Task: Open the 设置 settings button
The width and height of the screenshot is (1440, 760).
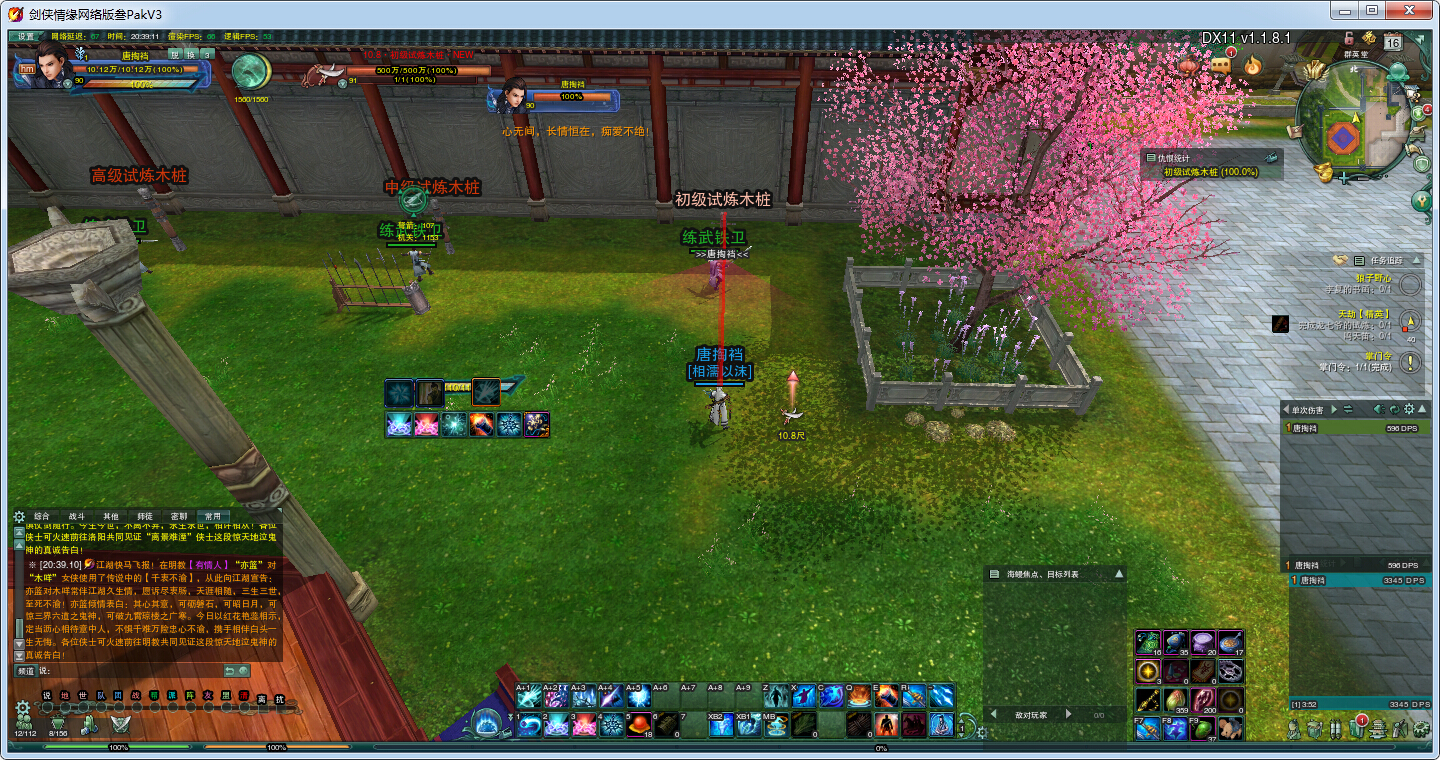Action: [x=26, y=36]
